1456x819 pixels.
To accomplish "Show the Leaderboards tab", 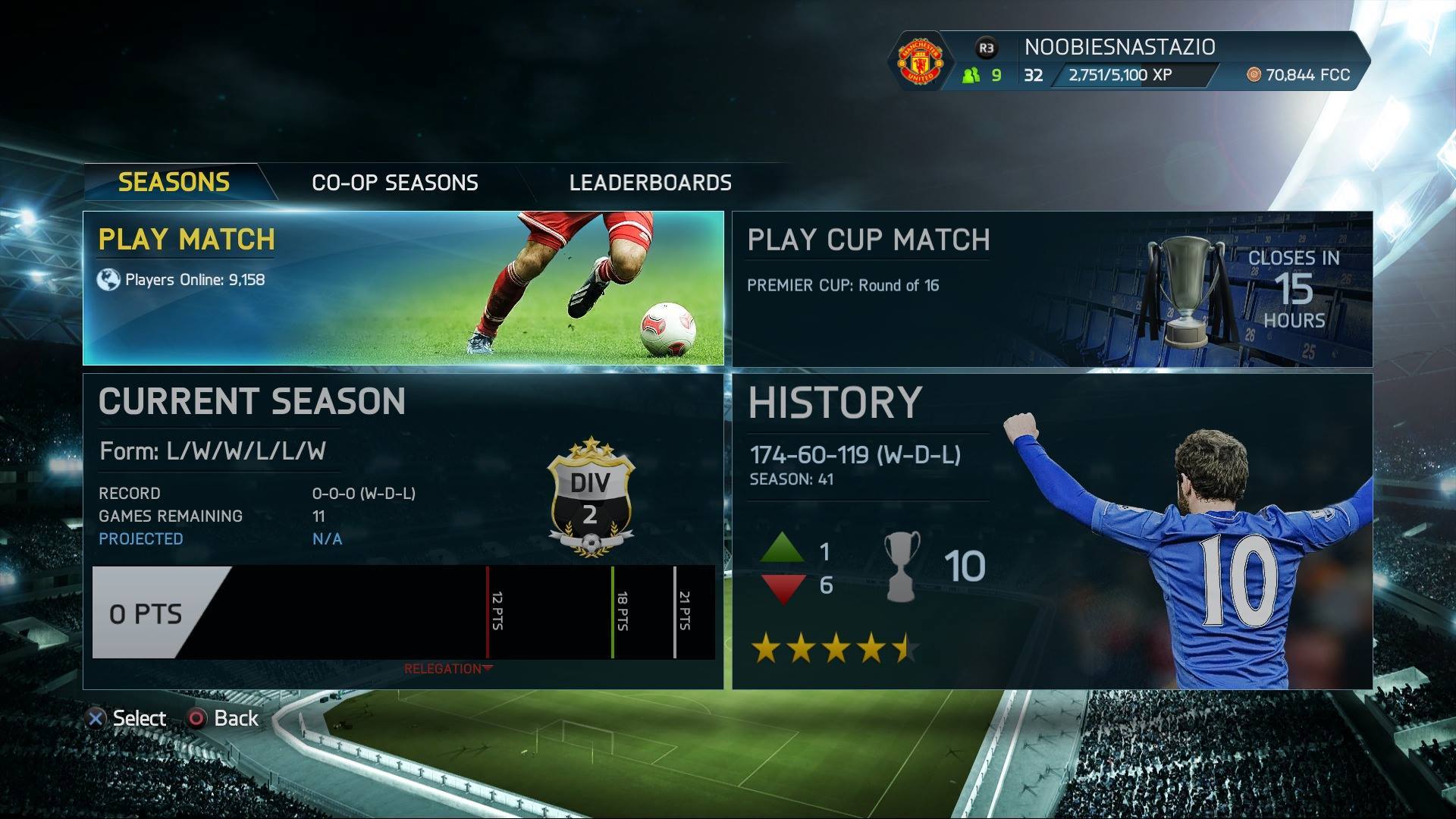I will [650, 183].
